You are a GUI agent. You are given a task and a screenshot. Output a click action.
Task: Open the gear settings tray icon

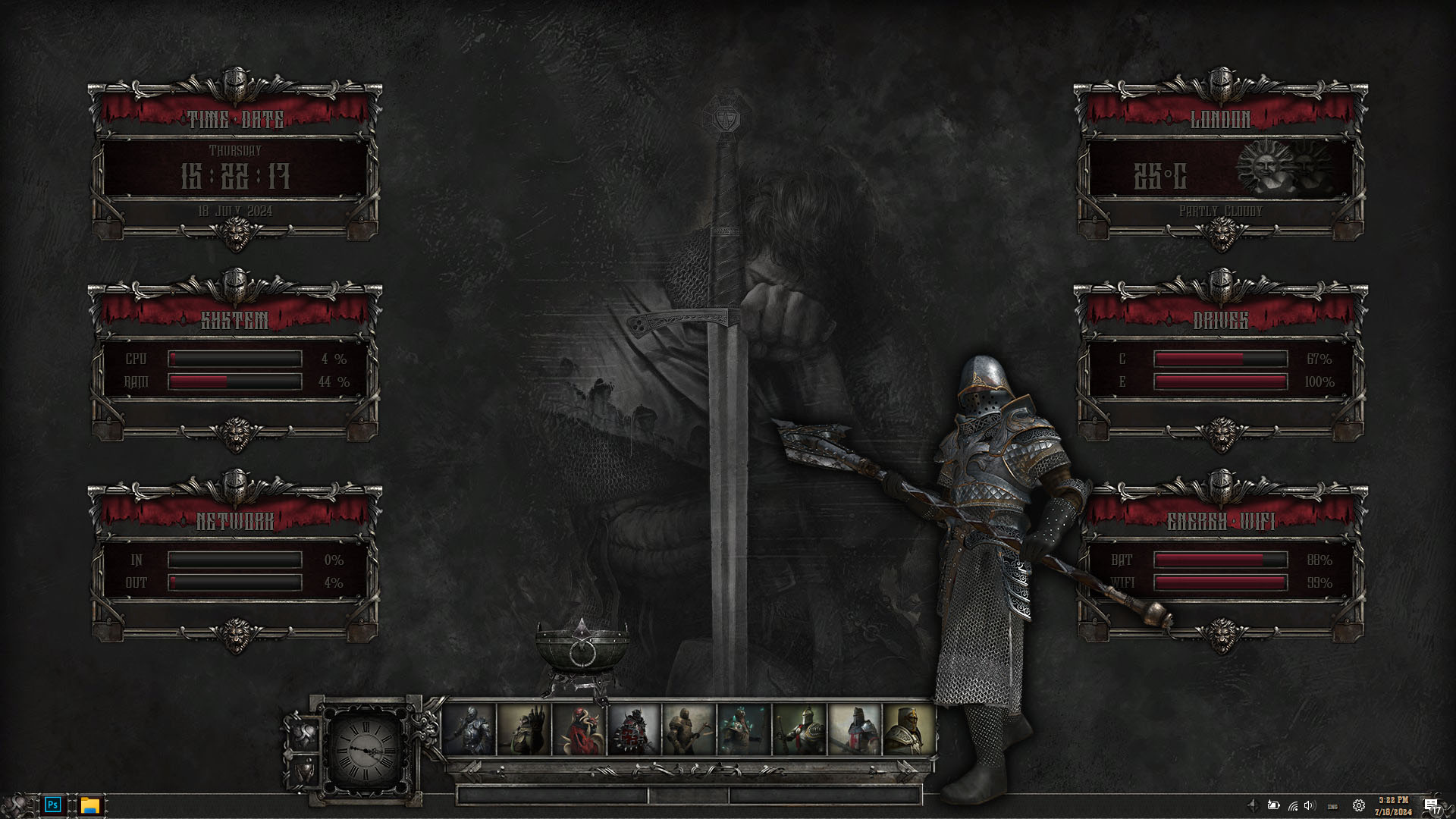tap(1358, 805)
